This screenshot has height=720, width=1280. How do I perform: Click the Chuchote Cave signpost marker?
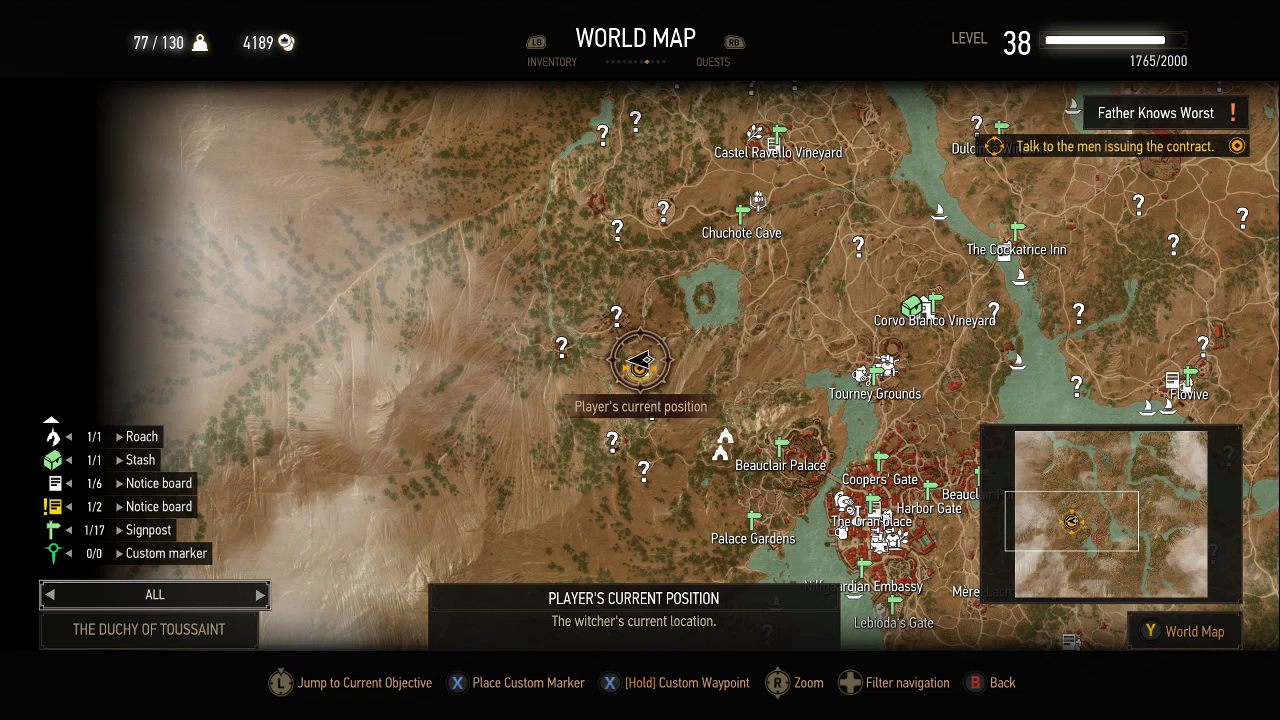pyautogui.click(x=742, y=214)
